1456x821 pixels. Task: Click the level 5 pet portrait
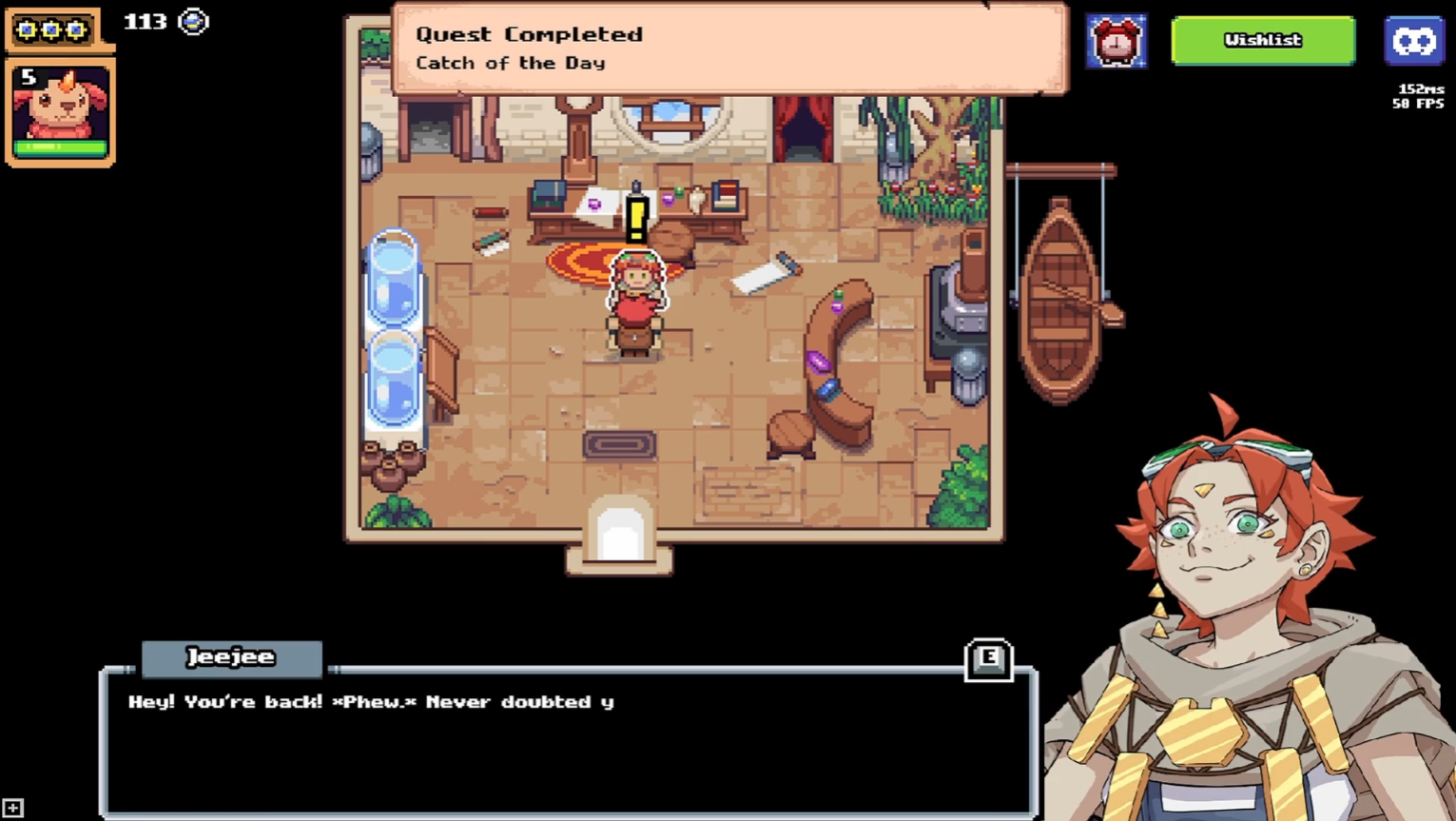pyautogui.click(x=60, y=108)
